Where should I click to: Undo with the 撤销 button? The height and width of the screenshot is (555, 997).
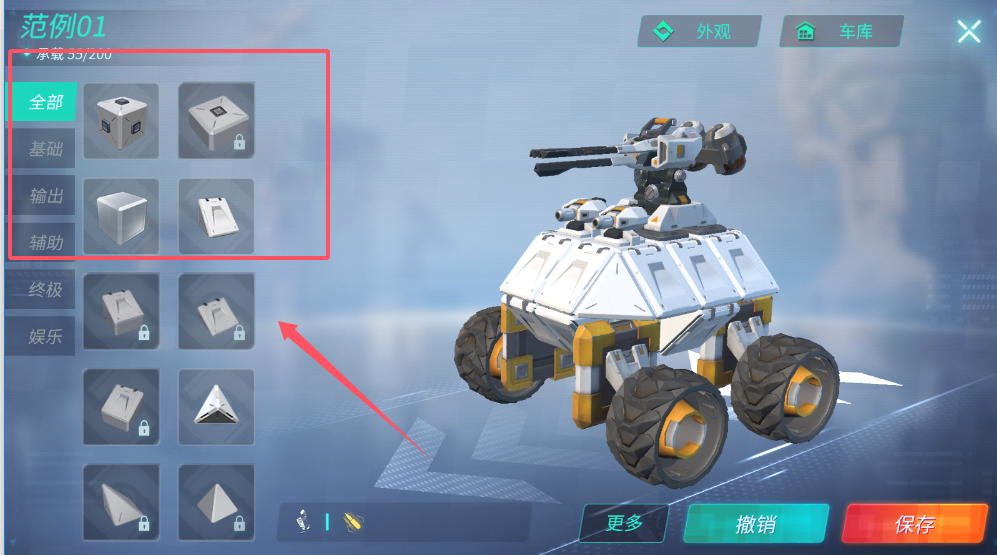point(755,524)
